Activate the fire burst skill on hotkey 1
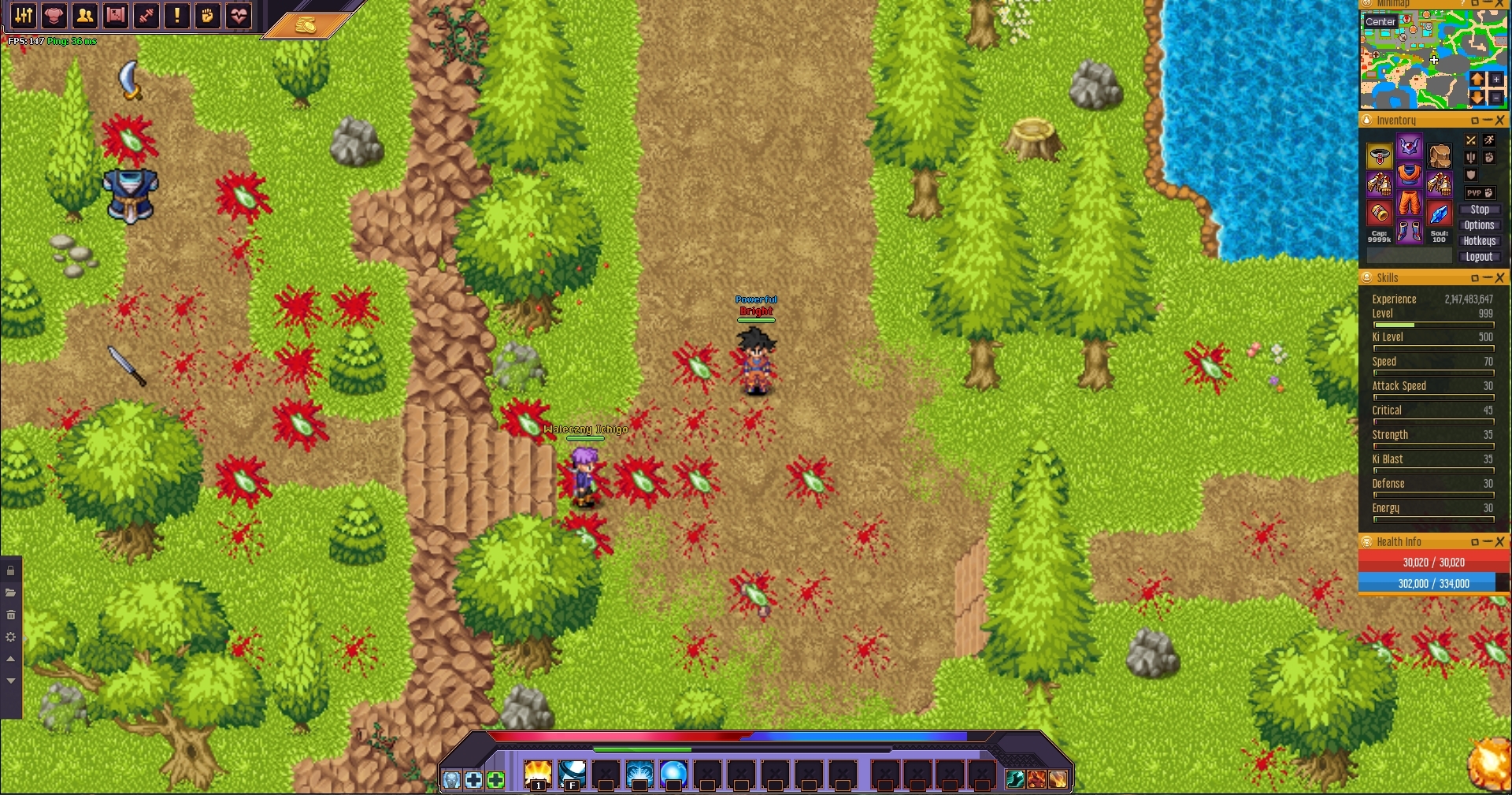1512x795 pixels. (x=538, y=775)
